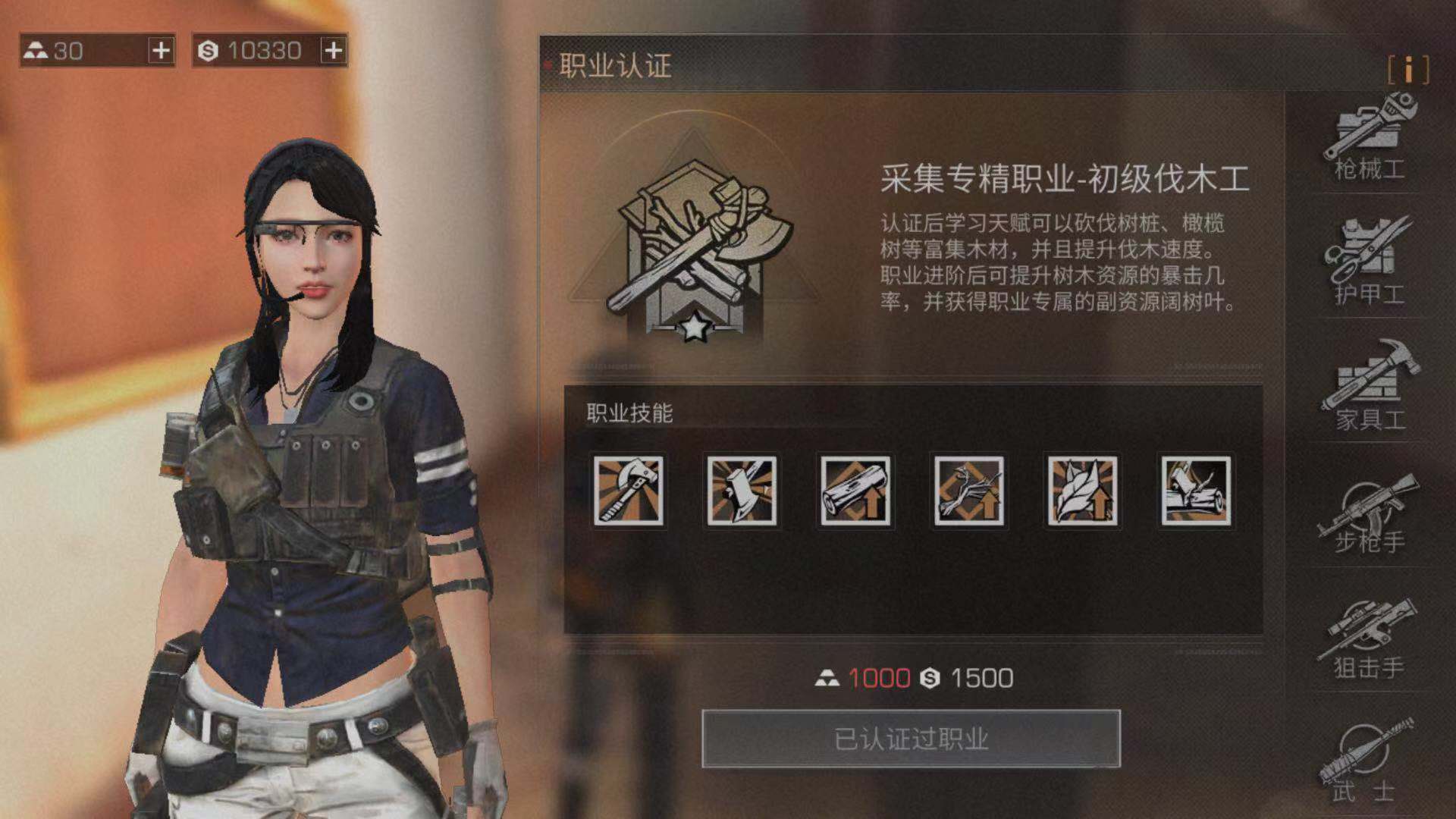Select the 步枪手 rifleman profession
Image resolution: width=1456 pixels, height=819 pixels.
tap(1370, 523)
